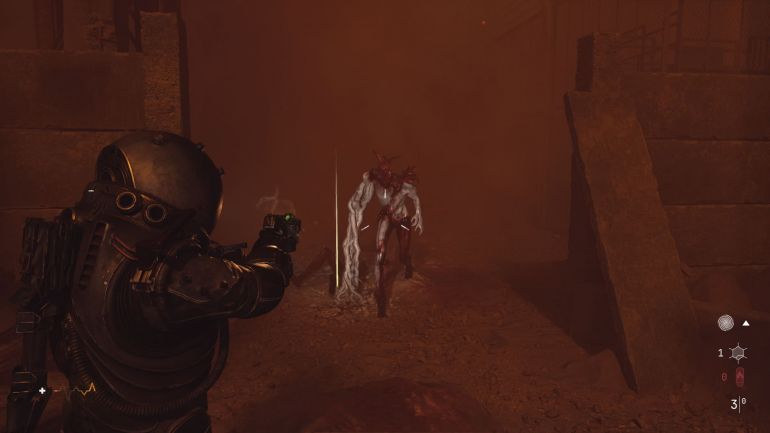The width and height of the screenshot is (770, 433).
Task: Click the white up-arrow indicator
Action: [x=746, y=323]
